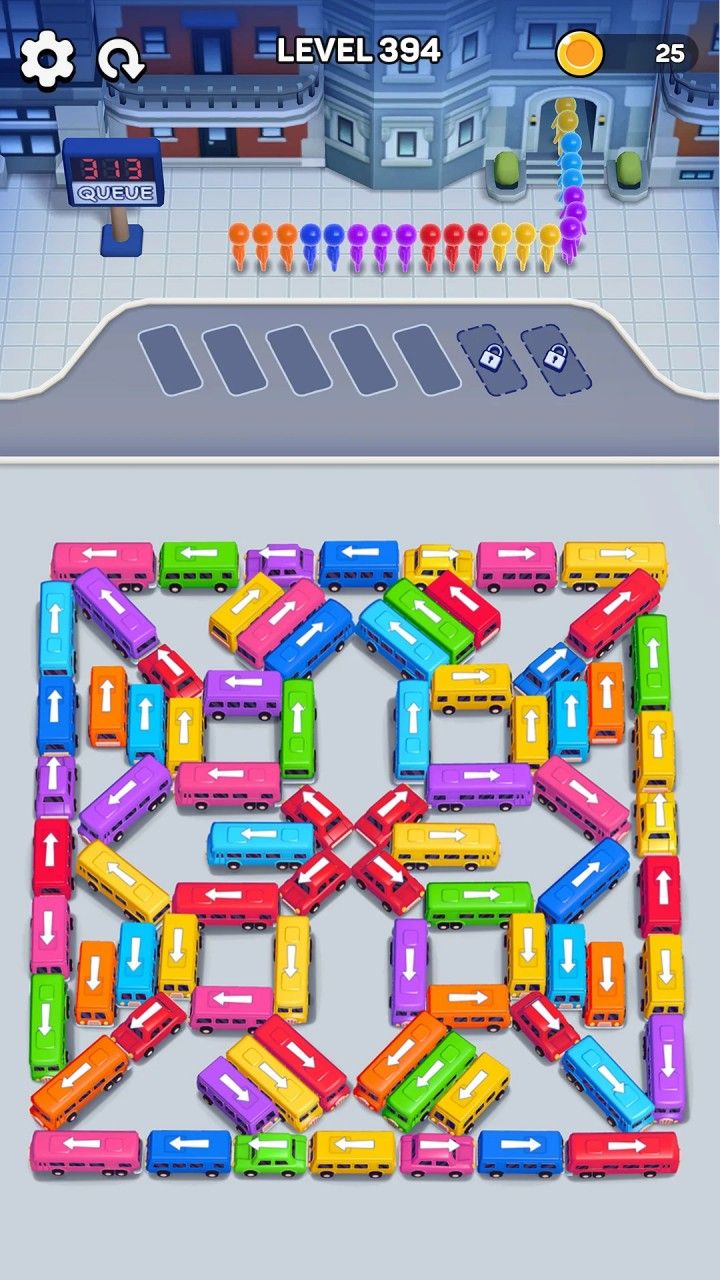Tap the small pink car
This screenshot has height=1280, width=720.
coord(437,1153)
